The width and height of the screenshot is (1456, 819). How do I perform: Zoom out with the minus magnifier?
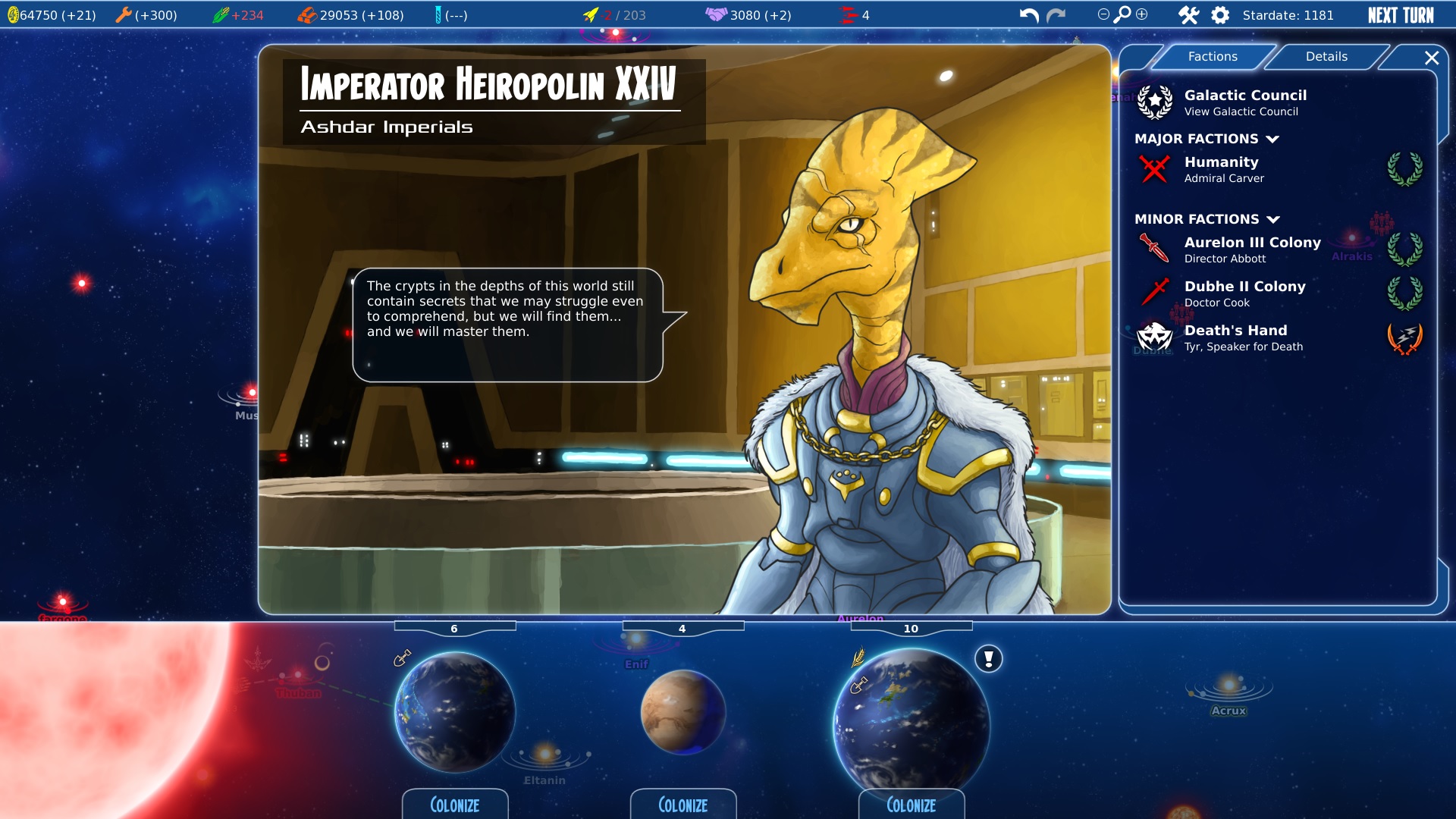pos(1103,14)
